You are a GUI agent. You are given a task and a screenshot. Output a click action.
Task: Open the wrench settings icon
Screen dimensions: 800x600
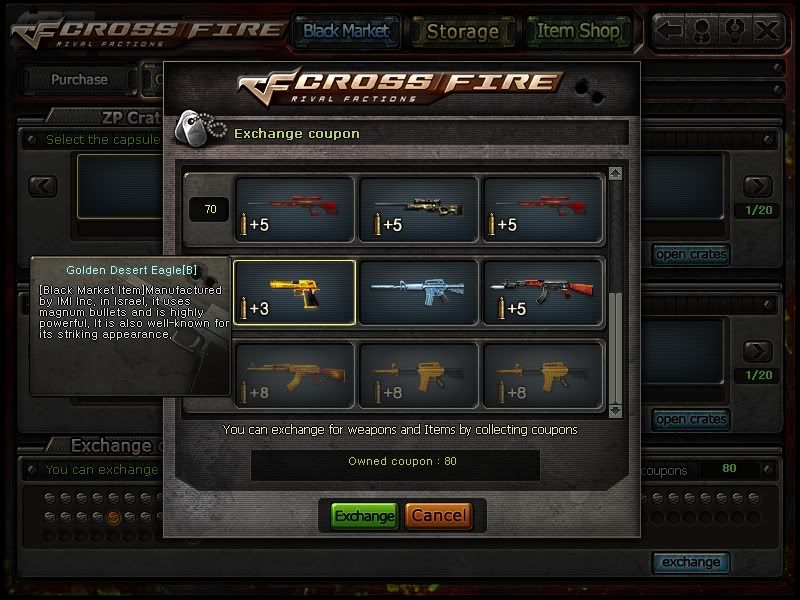coord(736,31)
